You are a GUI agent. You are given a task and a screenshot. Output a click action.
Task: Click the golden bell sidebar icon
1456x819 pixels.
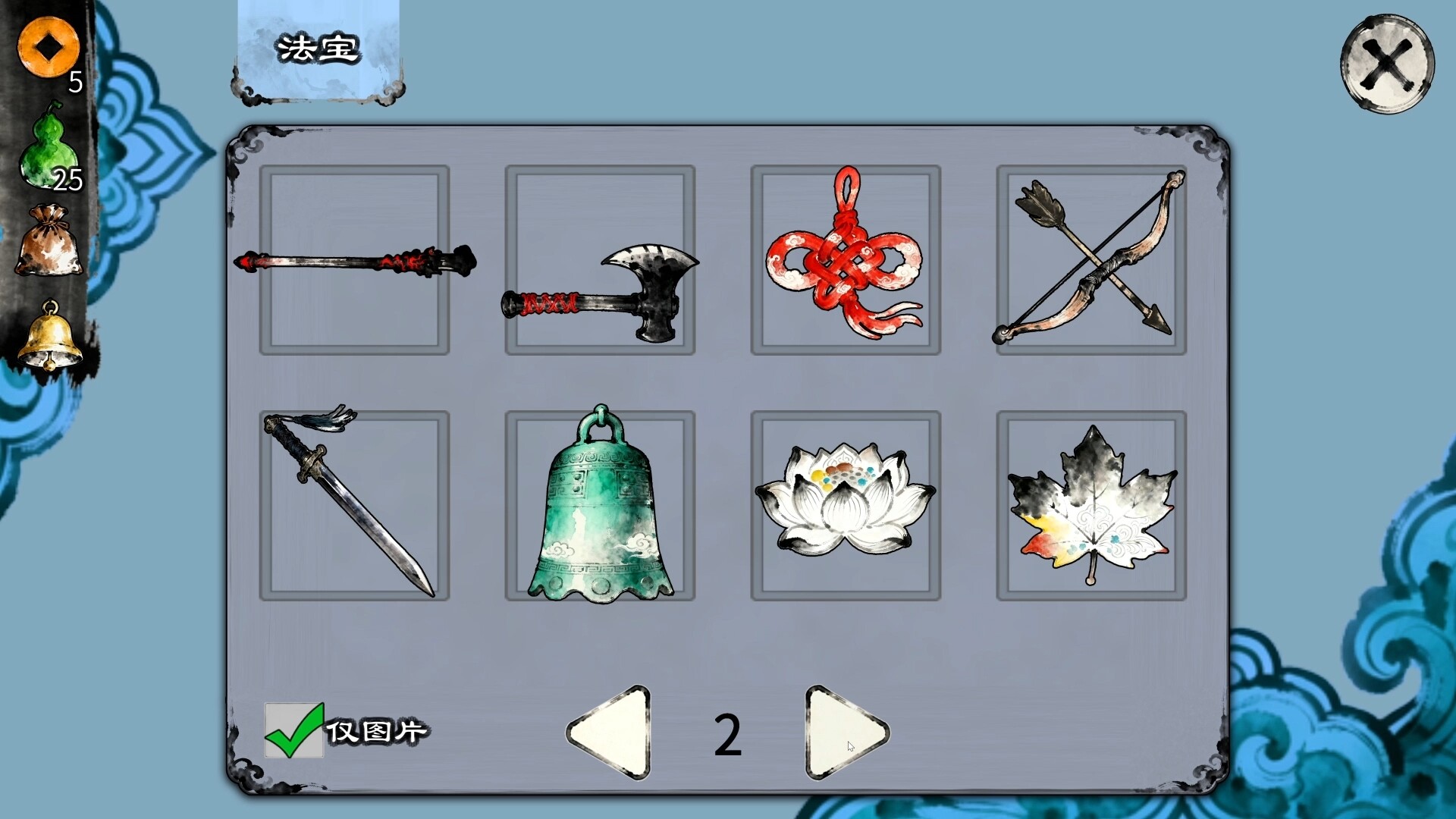[49, 336]
